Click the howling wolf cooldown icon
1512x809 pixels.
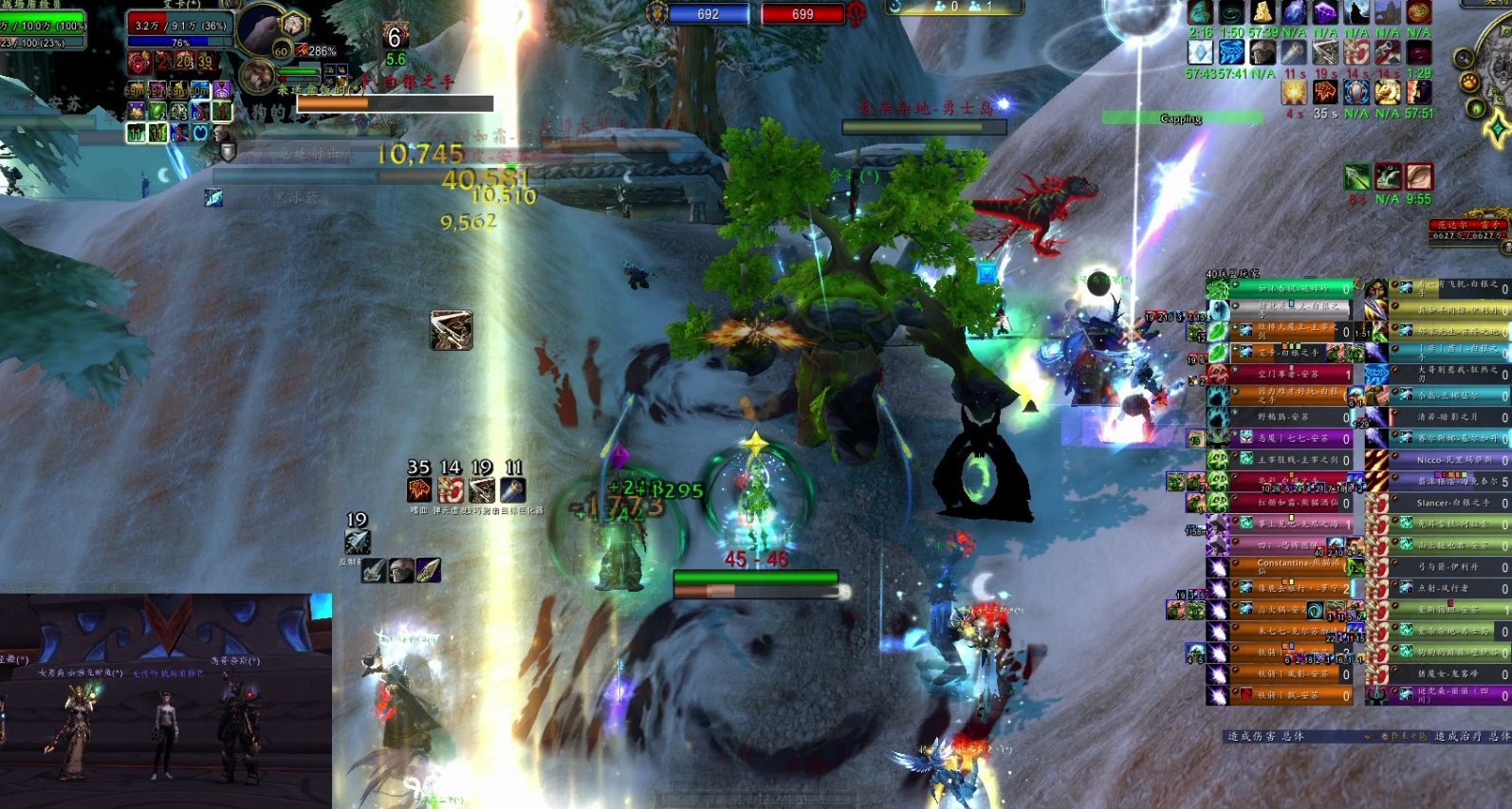[x=1356, y=11]
